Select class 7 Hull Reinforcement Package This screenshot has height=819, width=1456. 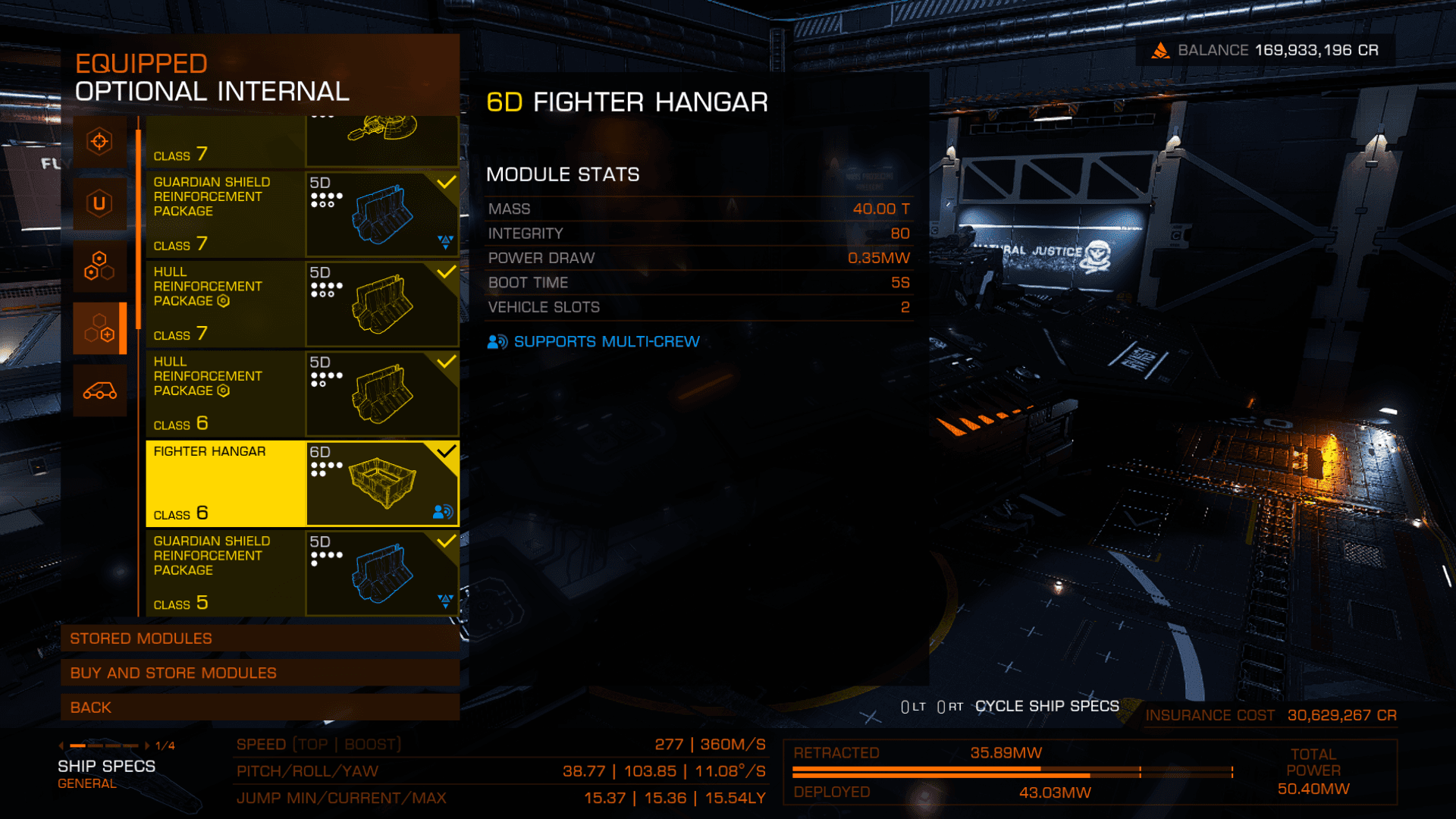(x=302, y=303)
